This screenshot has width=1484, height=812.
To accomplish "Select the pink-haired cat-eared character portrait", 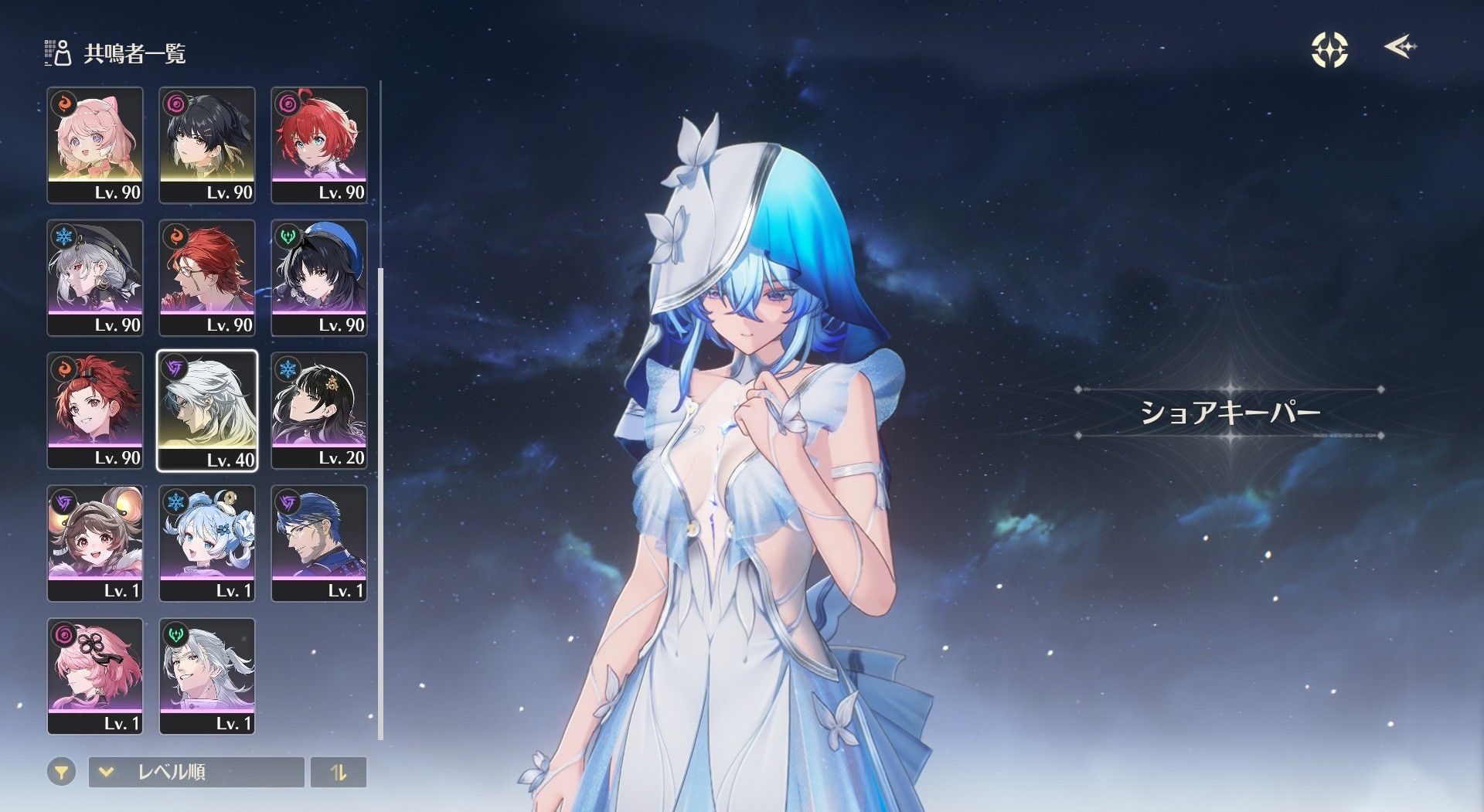I will [x=95, y=144].
